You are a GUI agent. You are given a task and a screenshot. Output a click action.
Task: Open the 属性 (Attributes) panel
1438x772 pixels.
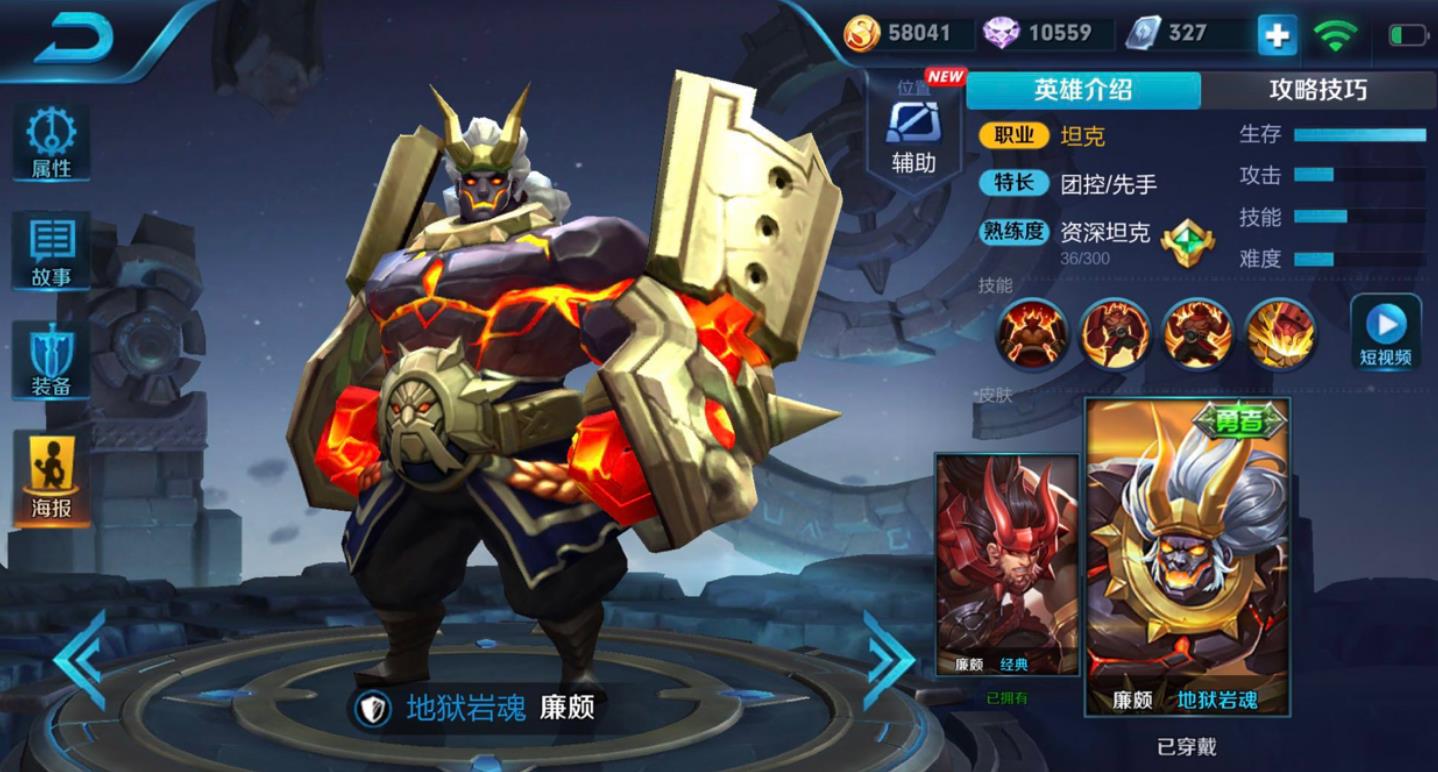51,141
